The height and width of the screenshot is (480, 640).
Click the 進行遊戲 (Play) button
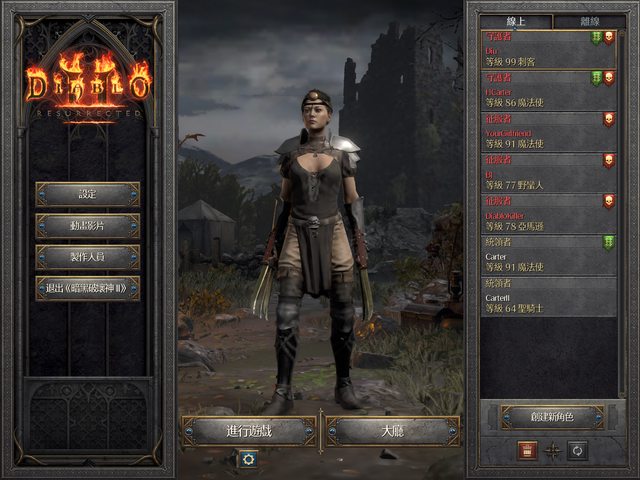point(249,431)
